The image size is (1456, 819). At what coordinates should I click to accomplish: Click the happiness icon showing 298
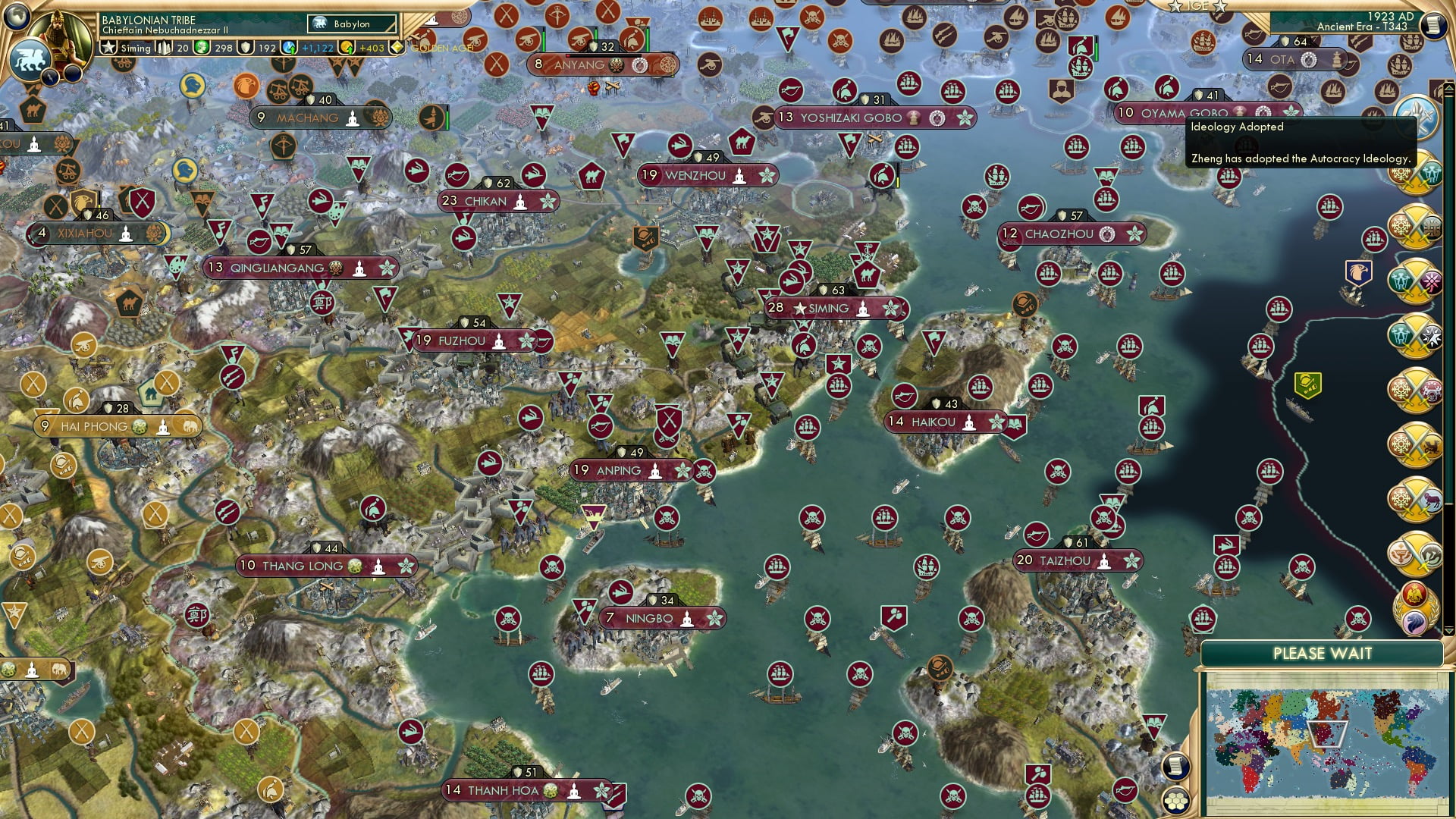point(202,49)
